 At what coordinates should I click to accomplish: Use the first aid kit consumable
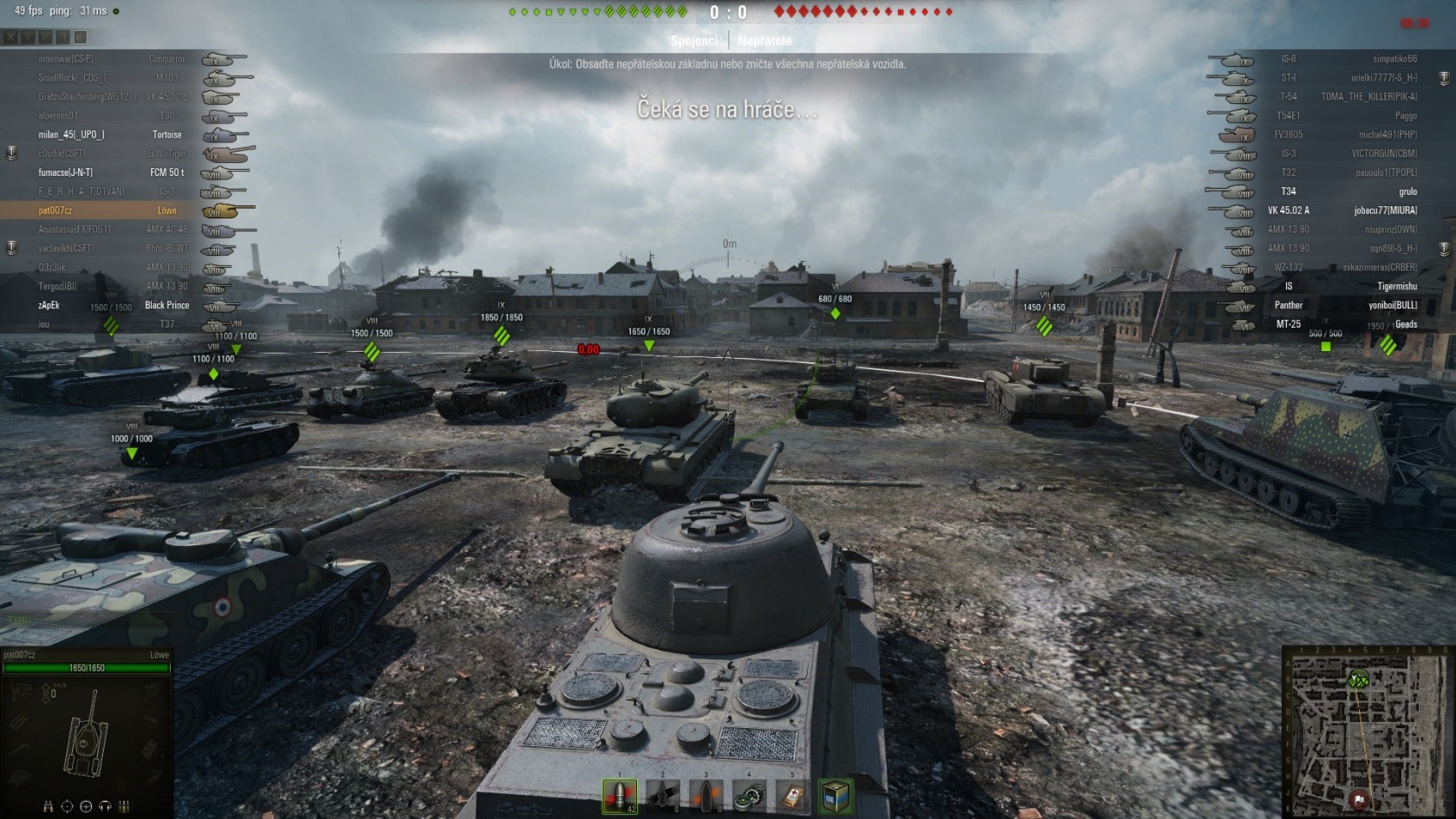pyautogui.click(x=792, y=796)
